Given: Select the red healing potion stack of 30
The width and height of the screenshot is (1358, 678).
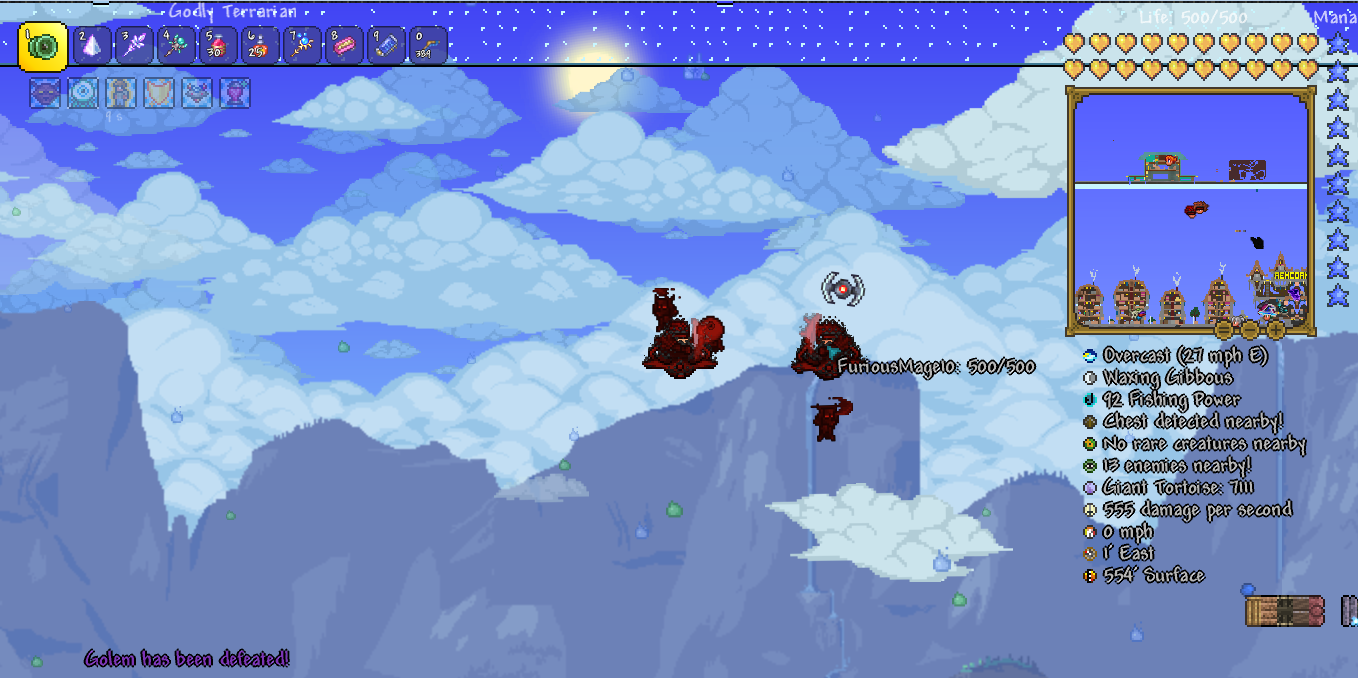Looking at the screenshot, I should click(219, 46).
